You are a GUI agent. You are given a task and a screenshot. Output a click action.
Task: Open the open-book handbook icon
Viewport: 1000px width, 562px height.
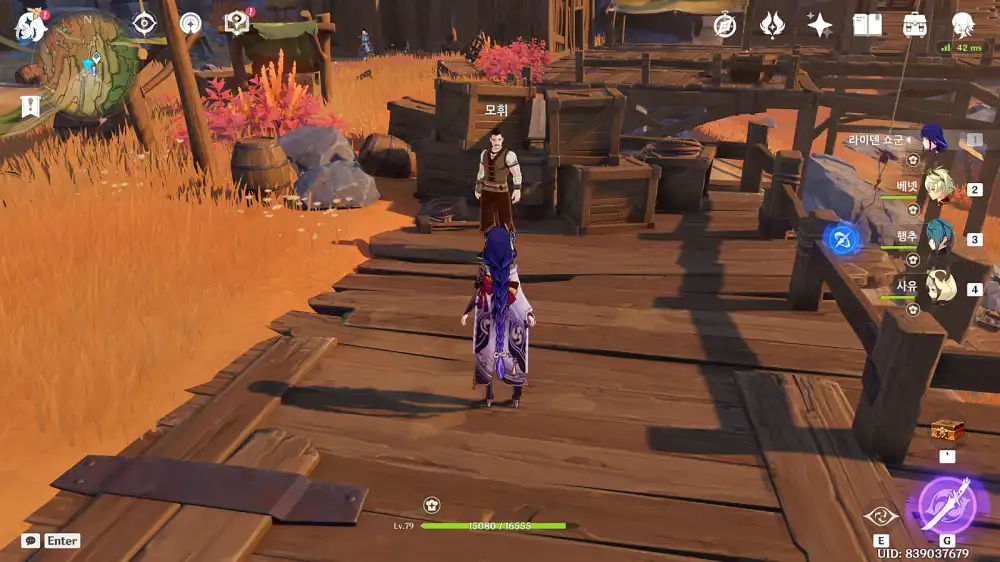(867, 26)
